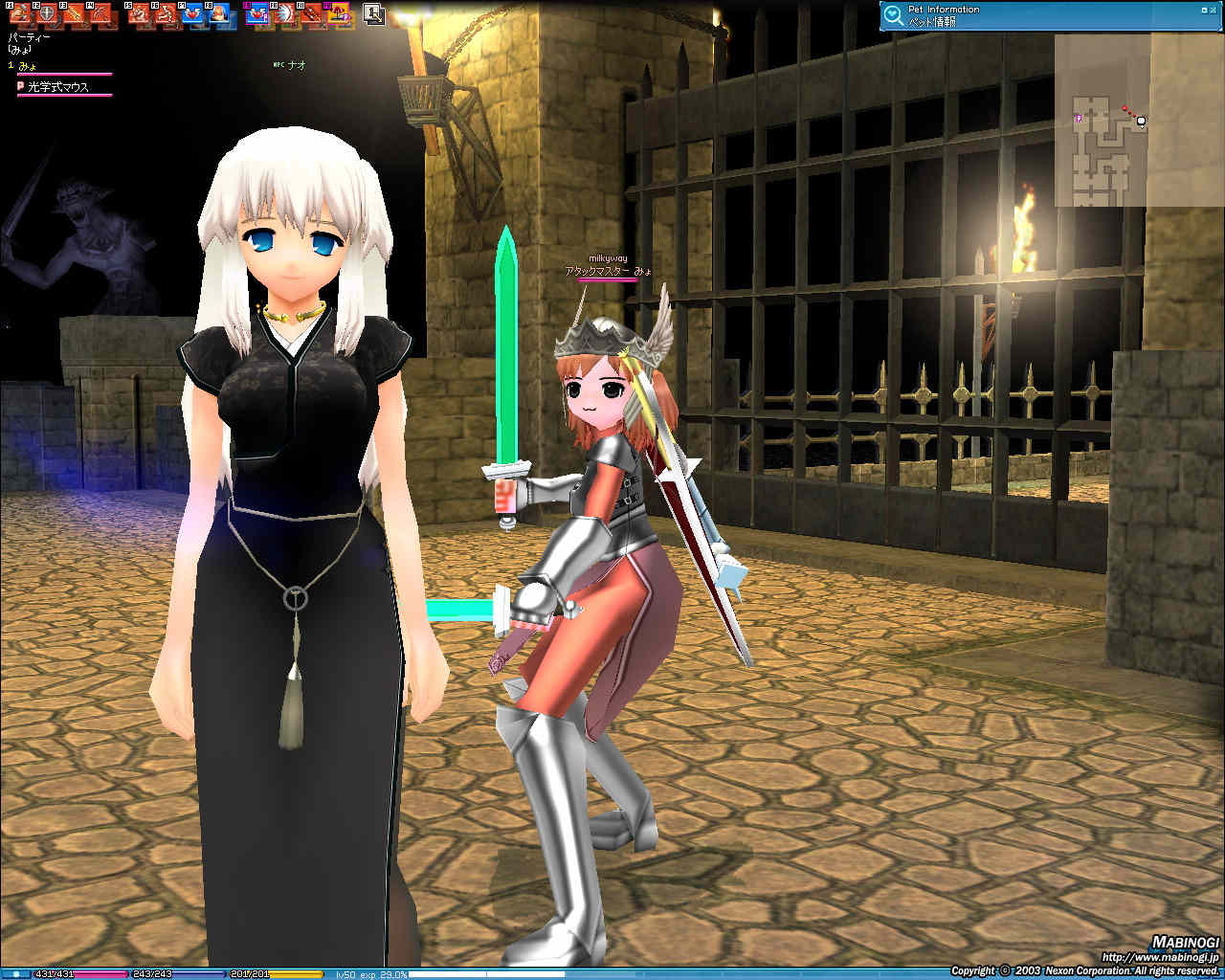Select pet 光学式マウス in party list
The height and width of the screenshot is (980, 1225).
tap(58, 87)
